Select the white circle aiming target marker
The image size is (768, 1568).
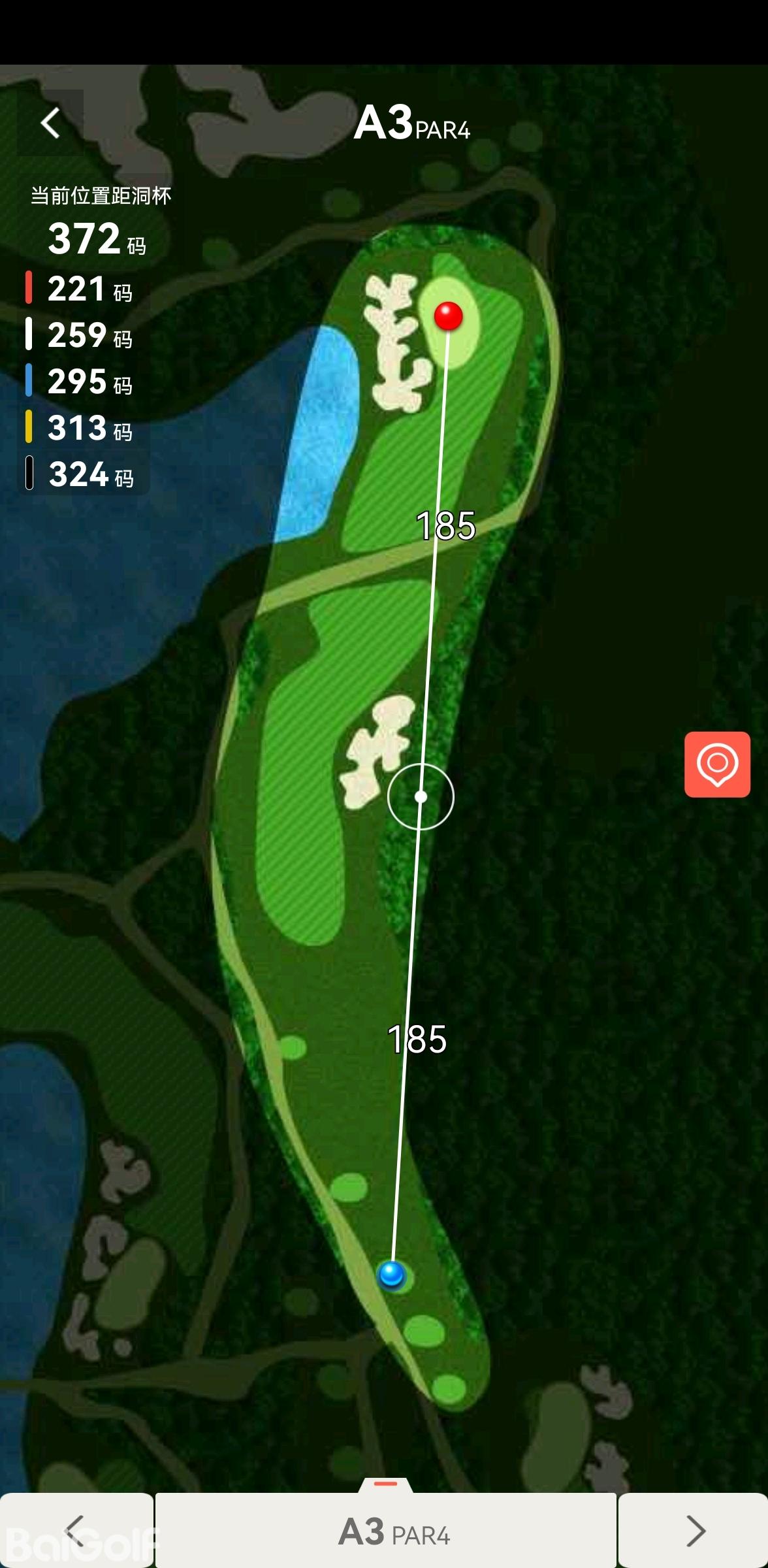click(421, 796)
